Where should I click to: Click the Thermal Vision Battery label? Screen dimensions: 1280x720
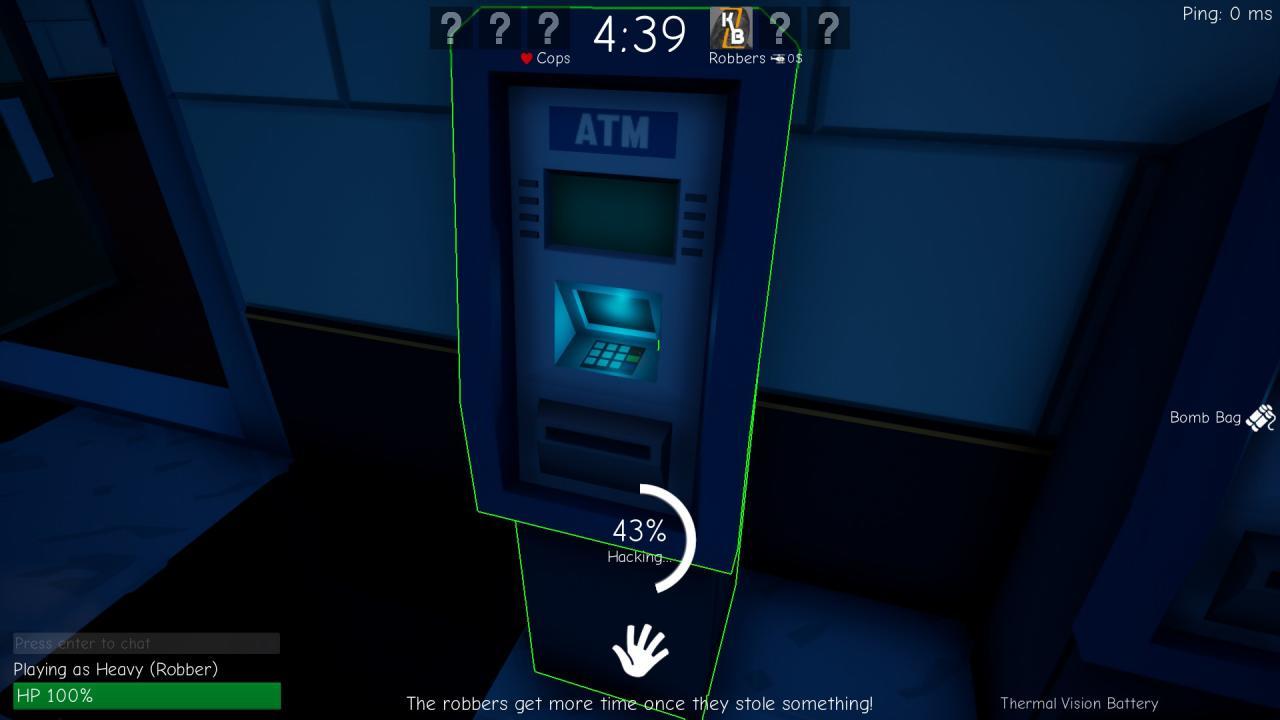coord(1080,703)
